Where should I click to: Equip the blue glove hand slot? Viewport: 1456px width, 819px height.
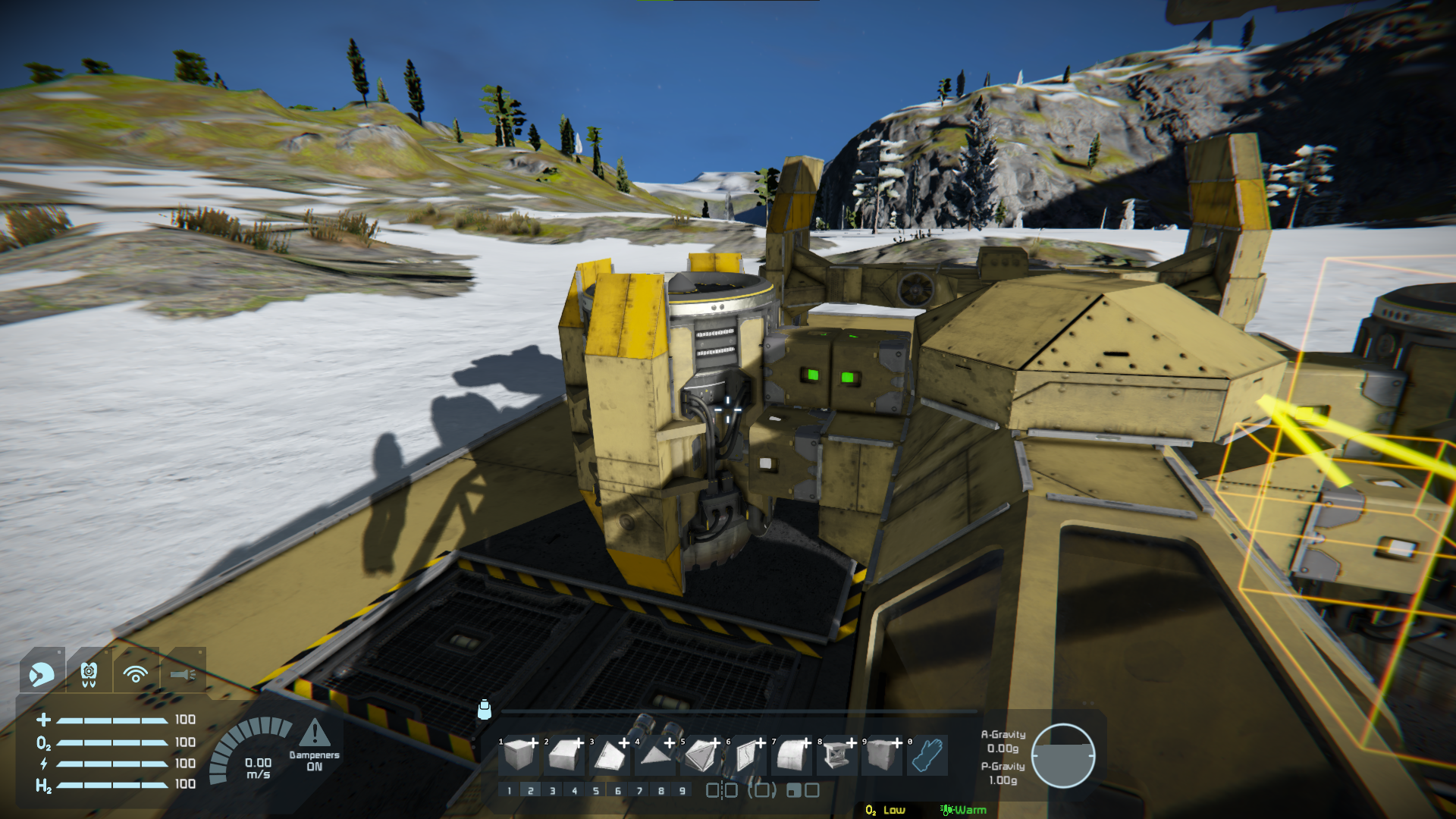(927, 755)
